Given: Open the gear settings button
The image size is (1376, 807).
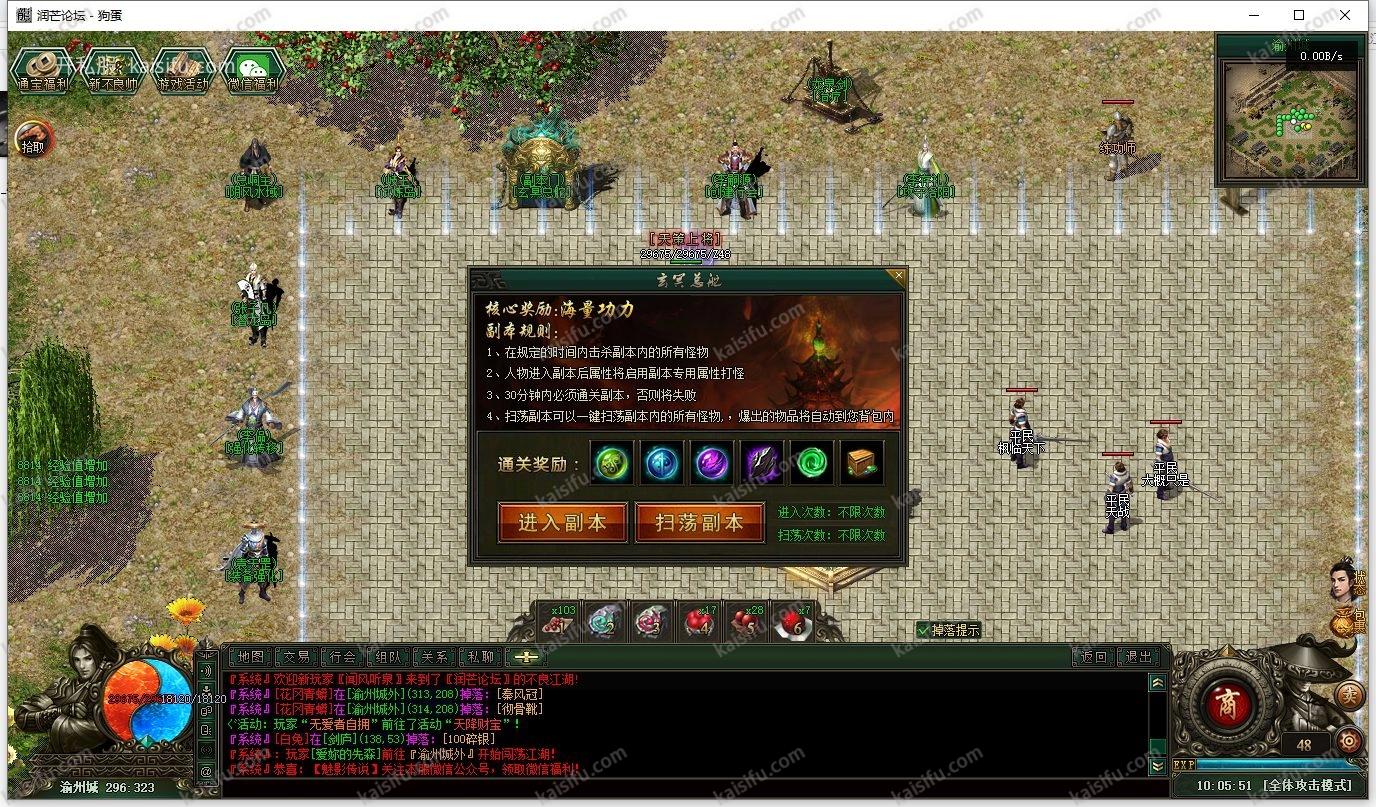Looking at the screenshot, I should (x=1350, y=741).
